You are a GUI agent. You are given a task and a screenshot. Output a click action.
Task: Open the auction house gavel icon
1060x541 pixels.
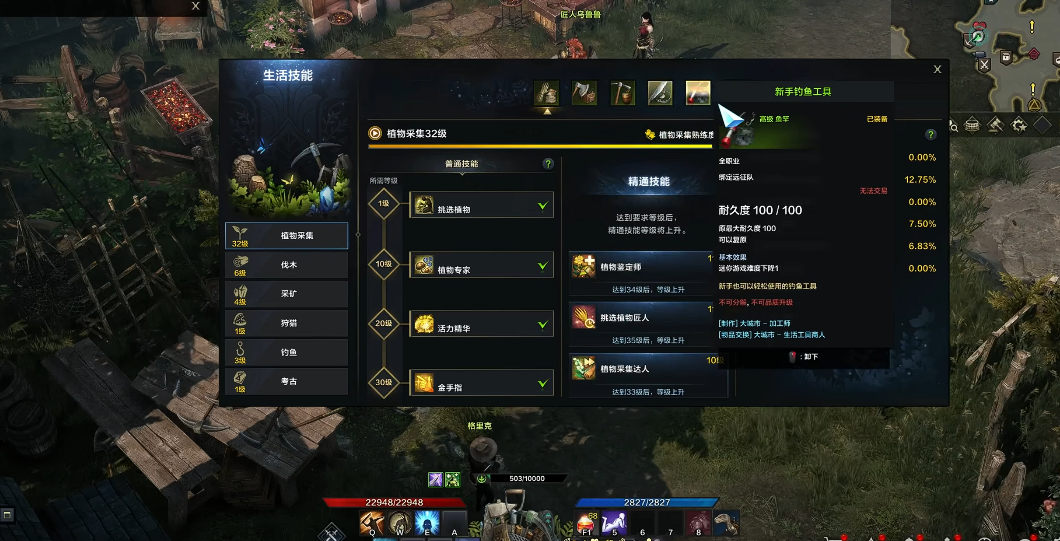click(x=995, y=125)
